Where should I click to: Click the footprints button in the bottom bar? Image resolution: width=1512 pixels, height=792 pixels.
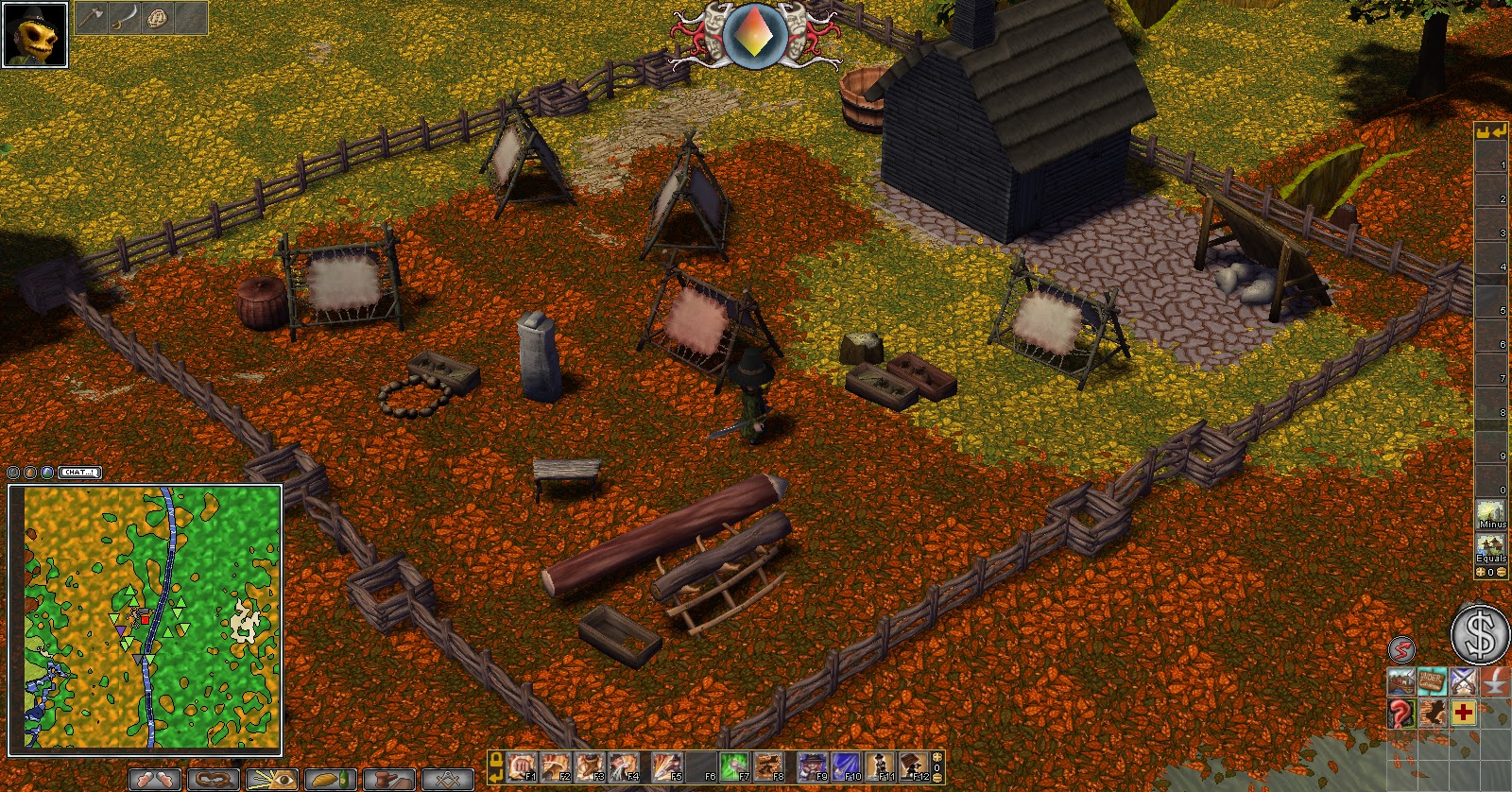[x=155, y=780]
